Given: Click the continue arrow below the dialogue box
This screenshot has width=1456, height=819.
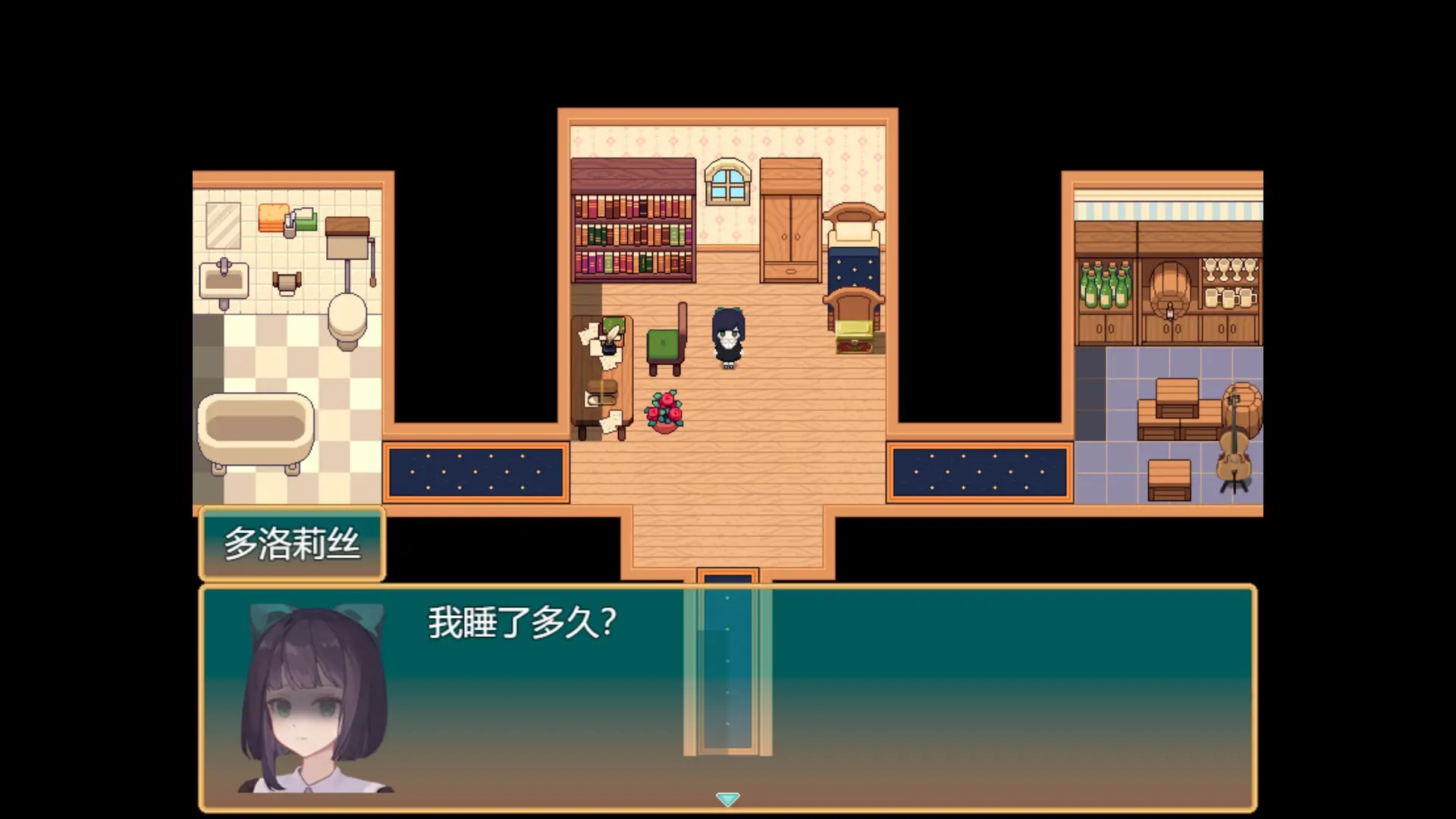Looking at the screenshot, I should coord(727,799).
